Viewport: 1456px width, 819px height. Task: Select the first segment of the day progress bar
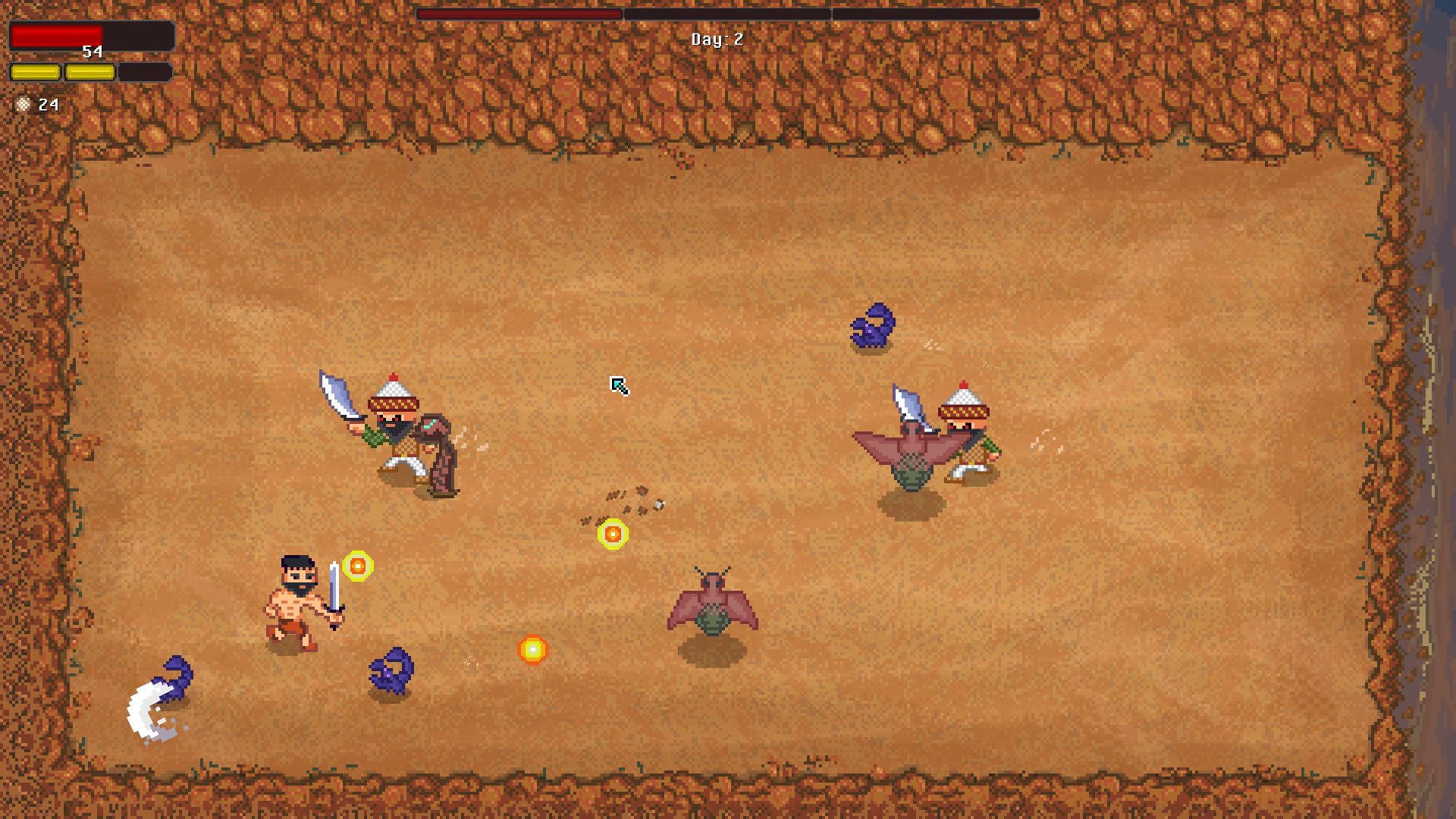519,12
